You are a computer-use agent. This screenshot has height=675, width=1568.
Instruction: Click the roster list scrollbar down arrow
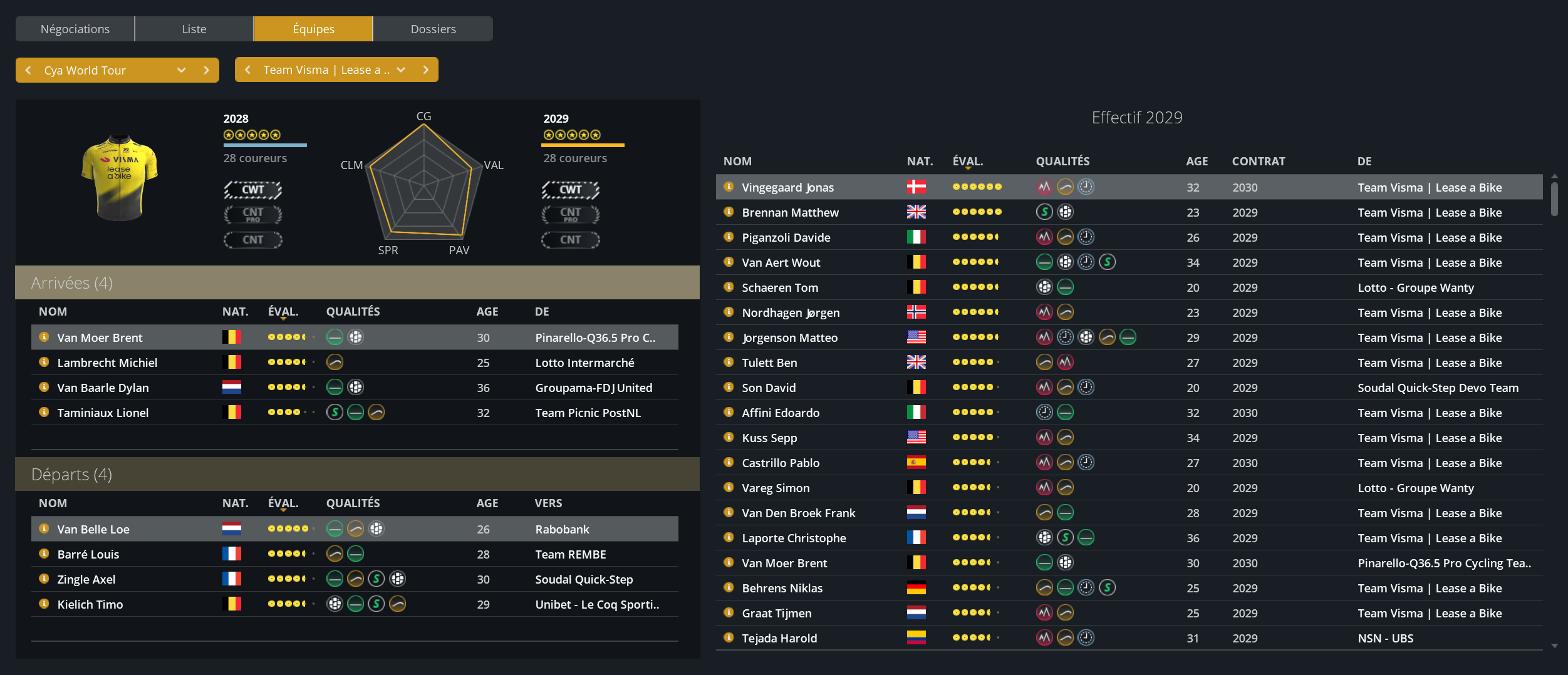pyautogui.click(x=1554, y=646)
